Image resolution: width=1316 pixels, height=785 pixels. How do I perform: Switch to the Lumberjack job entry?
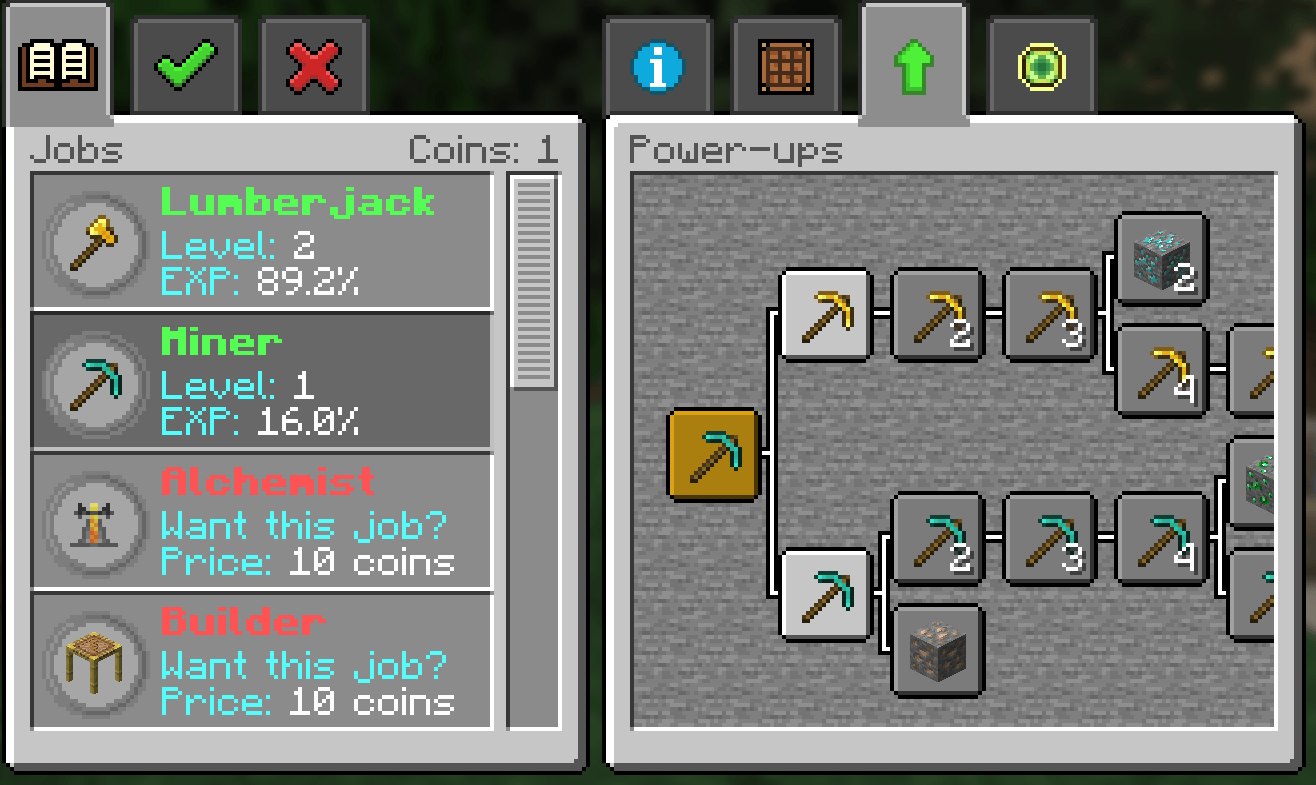262,241
